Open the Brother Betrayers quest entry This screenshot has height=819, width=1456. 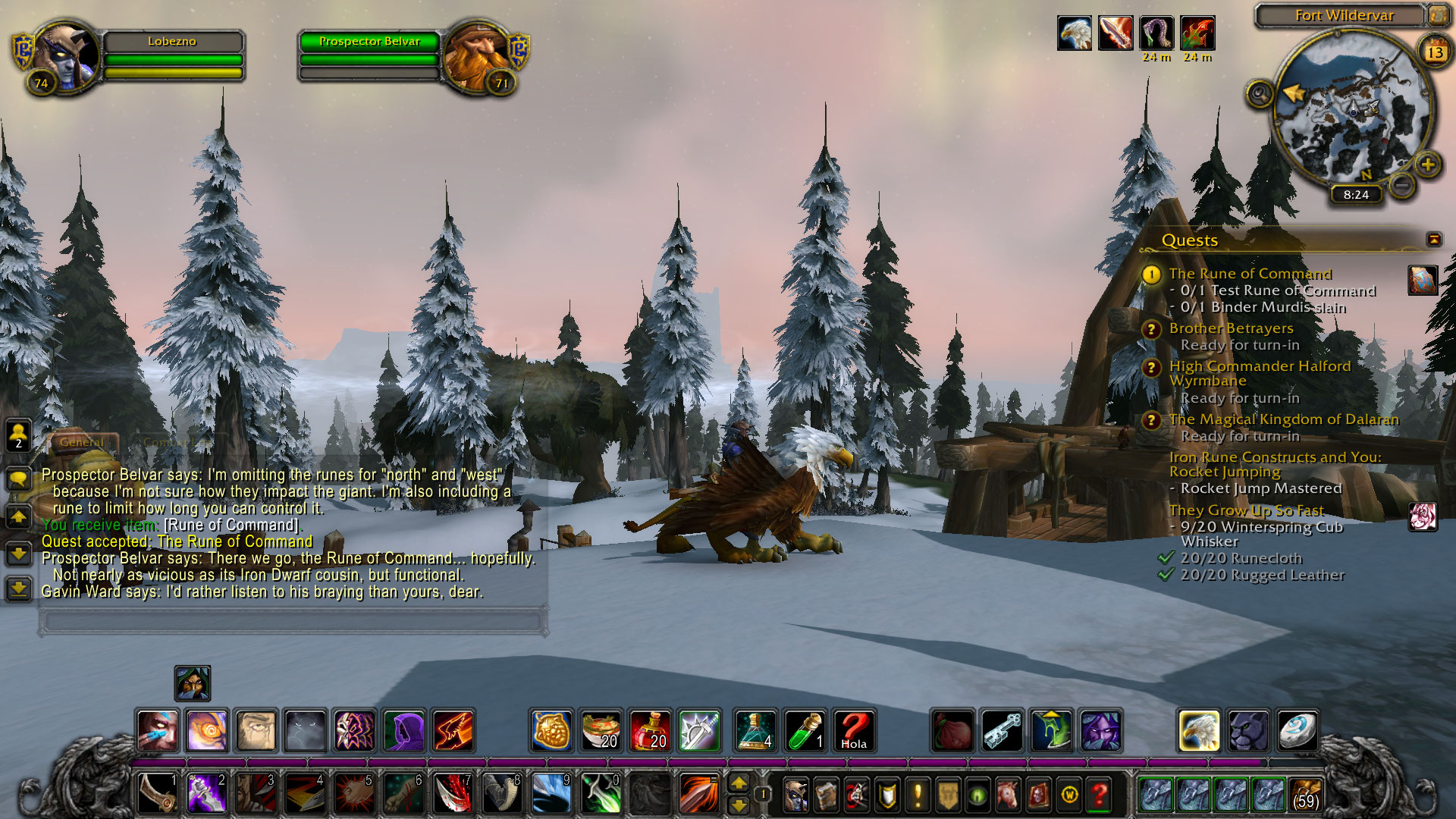pos(1231,328)
